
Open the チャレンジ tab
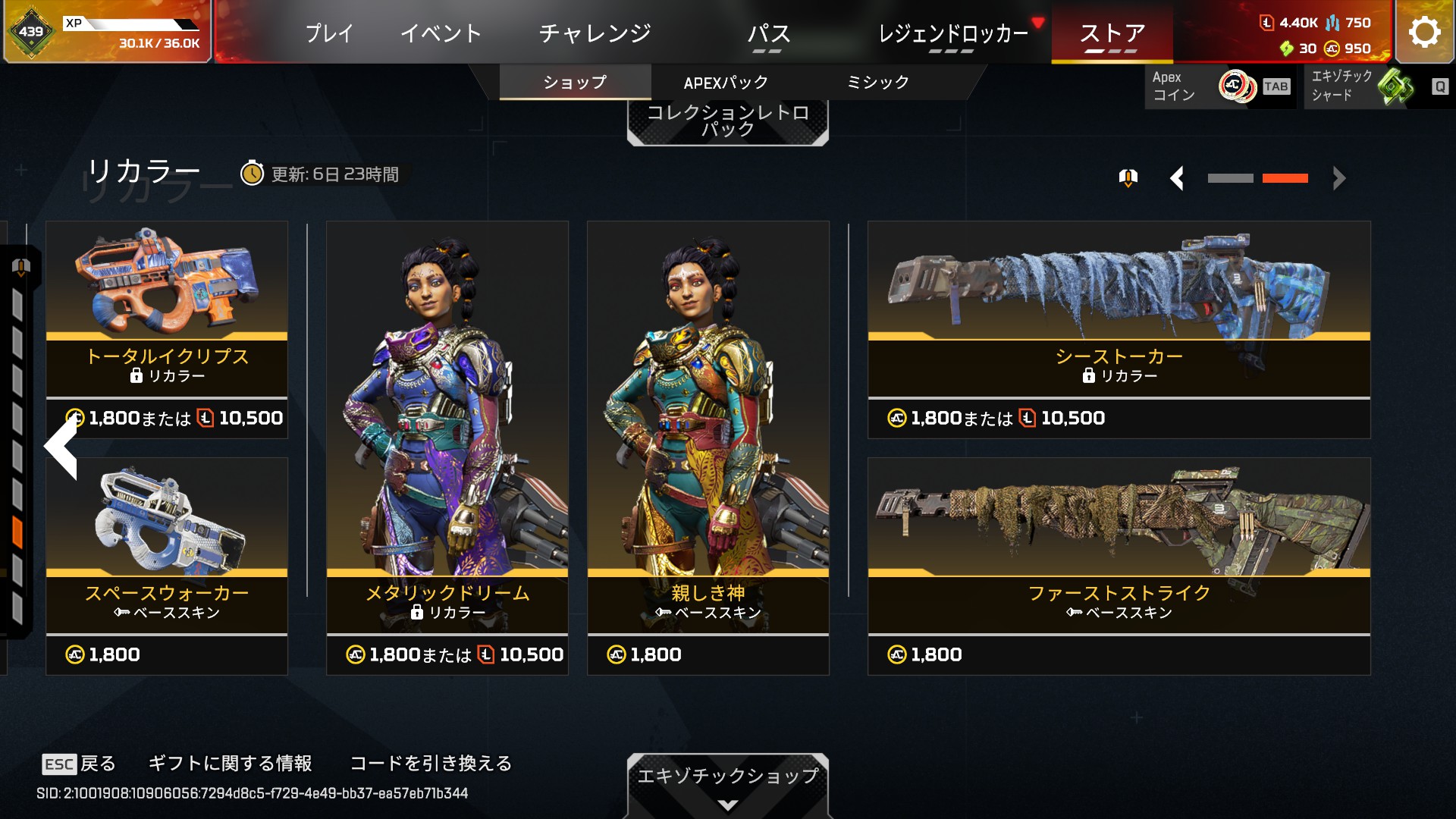[x=595, y=33]
